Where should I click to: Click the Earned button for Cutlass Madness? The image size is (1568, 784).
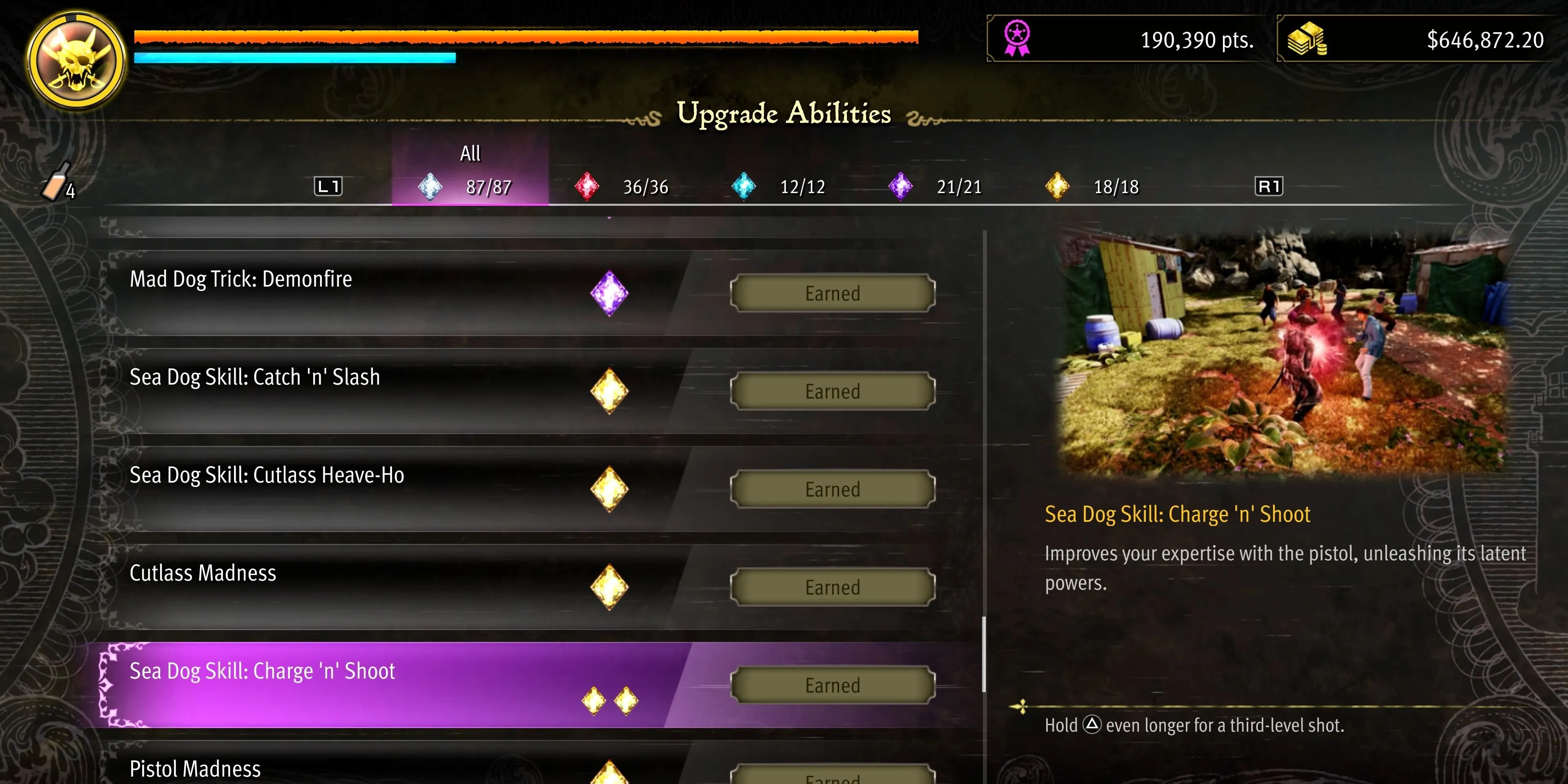tap(832, 588)
